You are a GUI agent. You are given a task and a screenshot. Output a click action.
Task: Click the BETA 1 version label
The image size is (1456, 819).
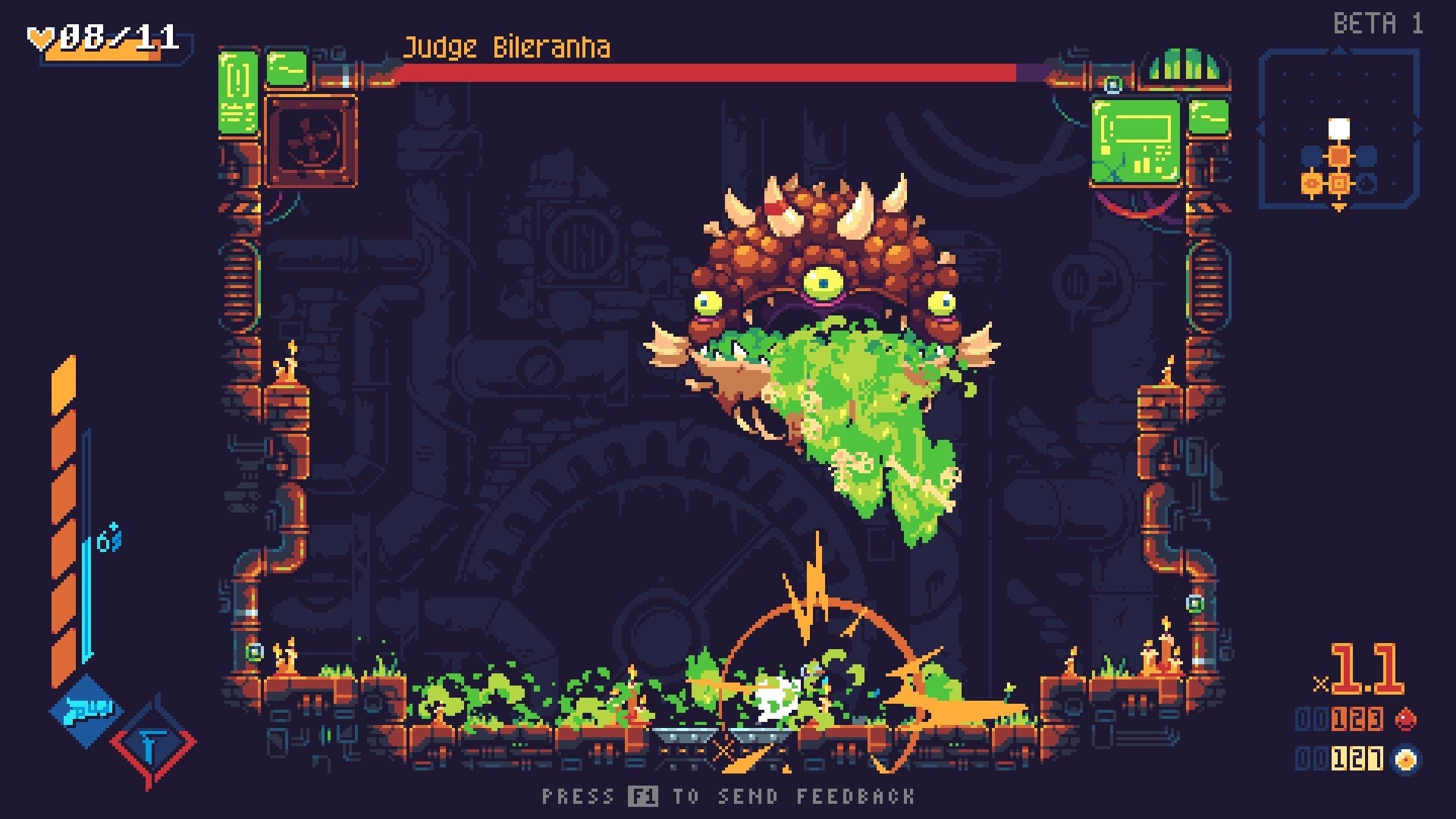pos(1380,23)
